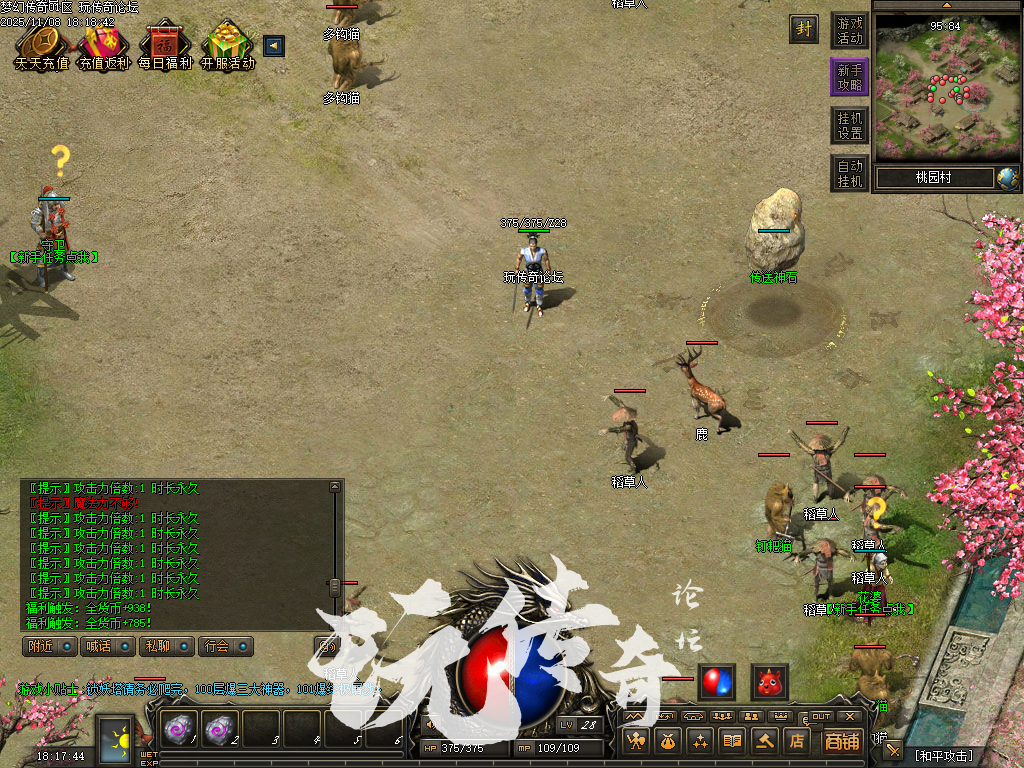Toggle the 和平攻击 attack mode sword icon
The image size is (1024, 768).
coord(893,751)
